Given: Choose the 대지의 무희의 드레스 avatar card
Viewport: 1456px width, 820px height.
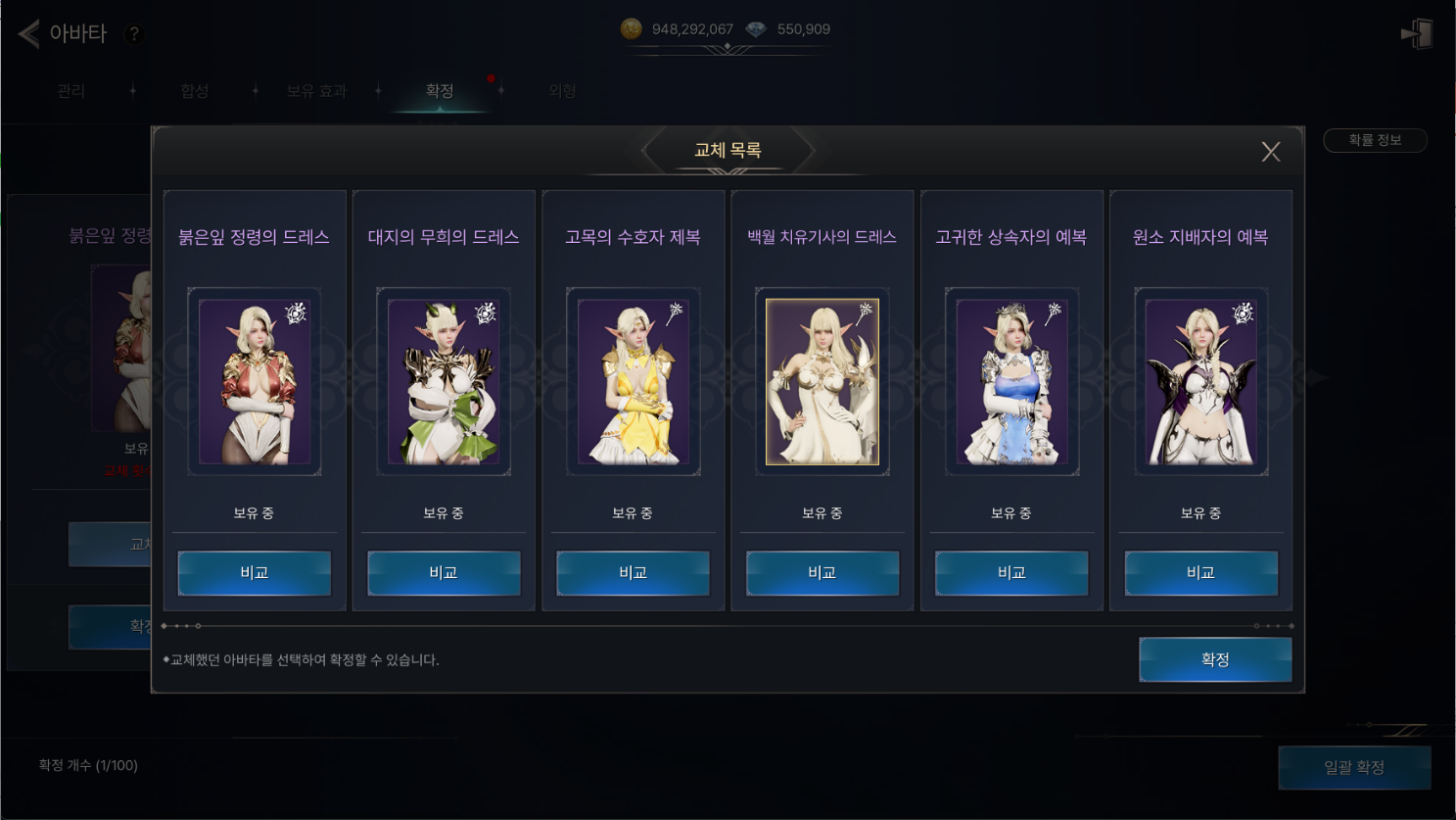Looking at the screenshot, I should click(444, 382).
